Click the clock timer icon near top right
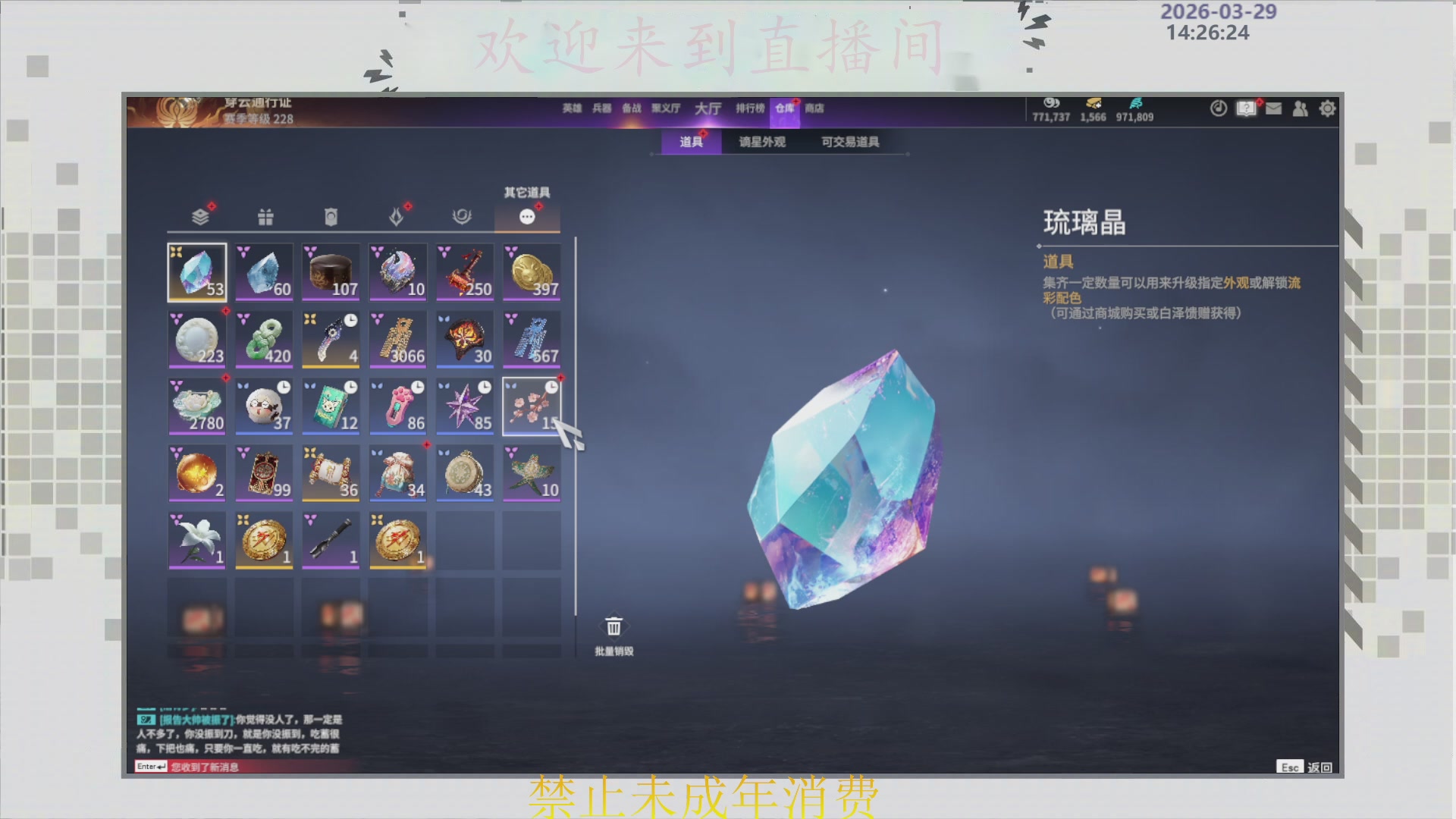This screenshot has height=819, width=1456. 1218,109
